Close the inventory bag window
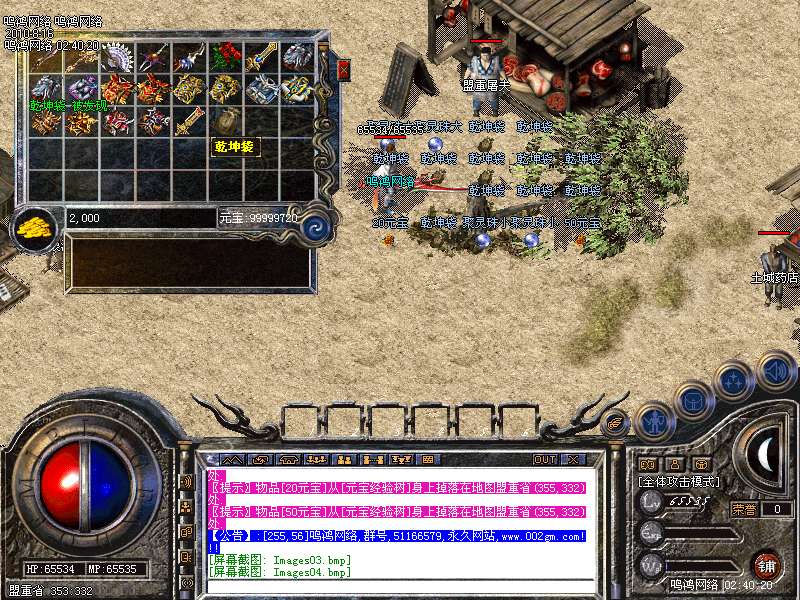Screen dimensions: 800x600 tap(344, 70)
